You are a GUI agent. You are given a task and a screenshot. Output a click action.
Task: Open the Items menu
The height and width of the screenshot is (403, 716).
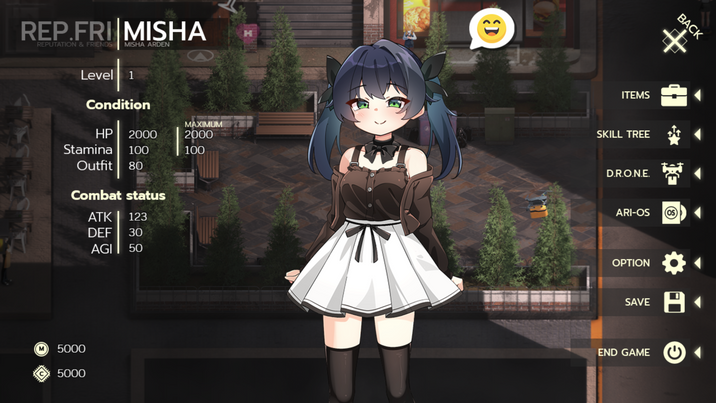click(673, 96)
